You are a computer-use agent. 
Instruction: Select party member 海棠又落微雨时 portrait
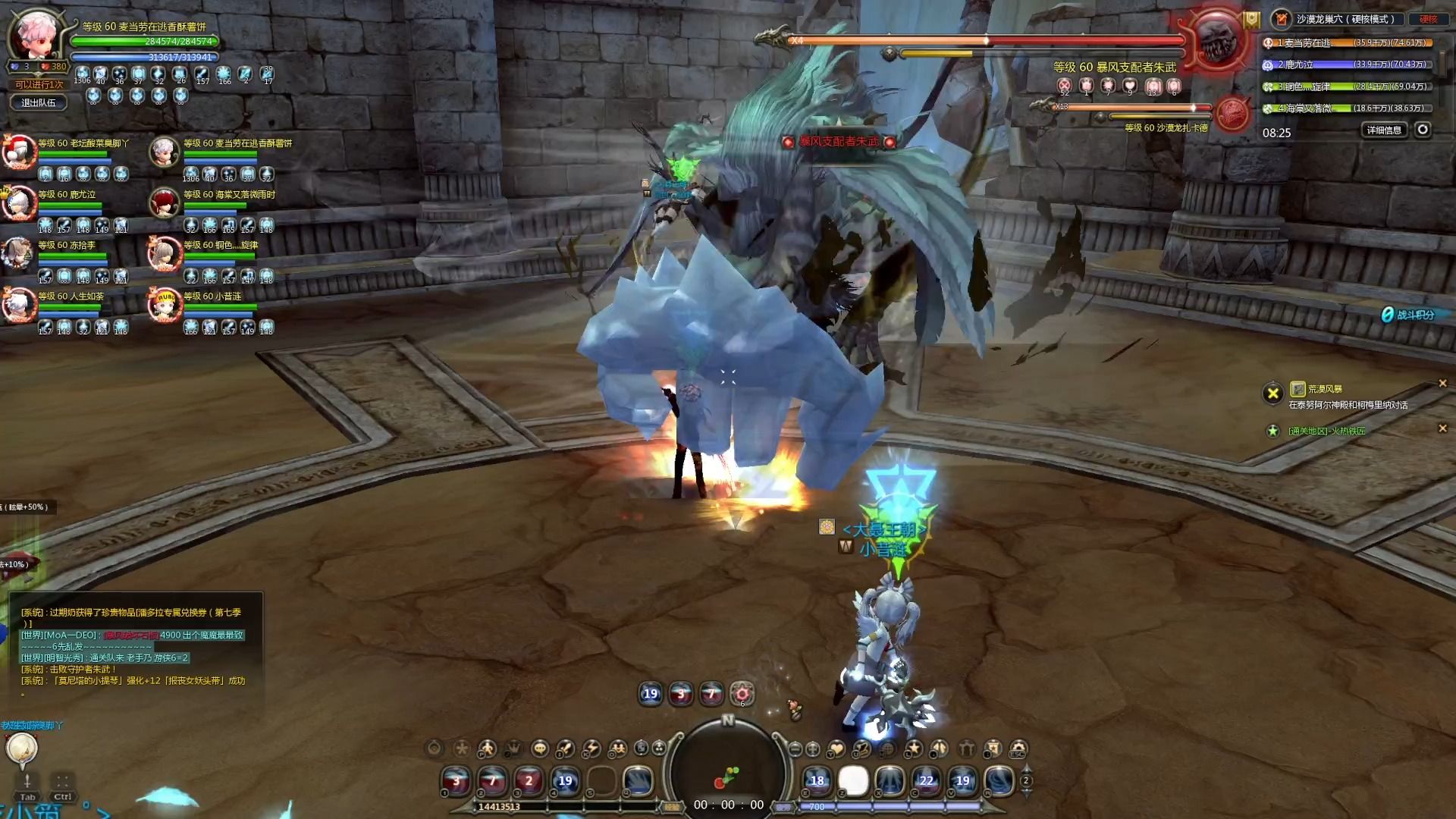[165, 204]
